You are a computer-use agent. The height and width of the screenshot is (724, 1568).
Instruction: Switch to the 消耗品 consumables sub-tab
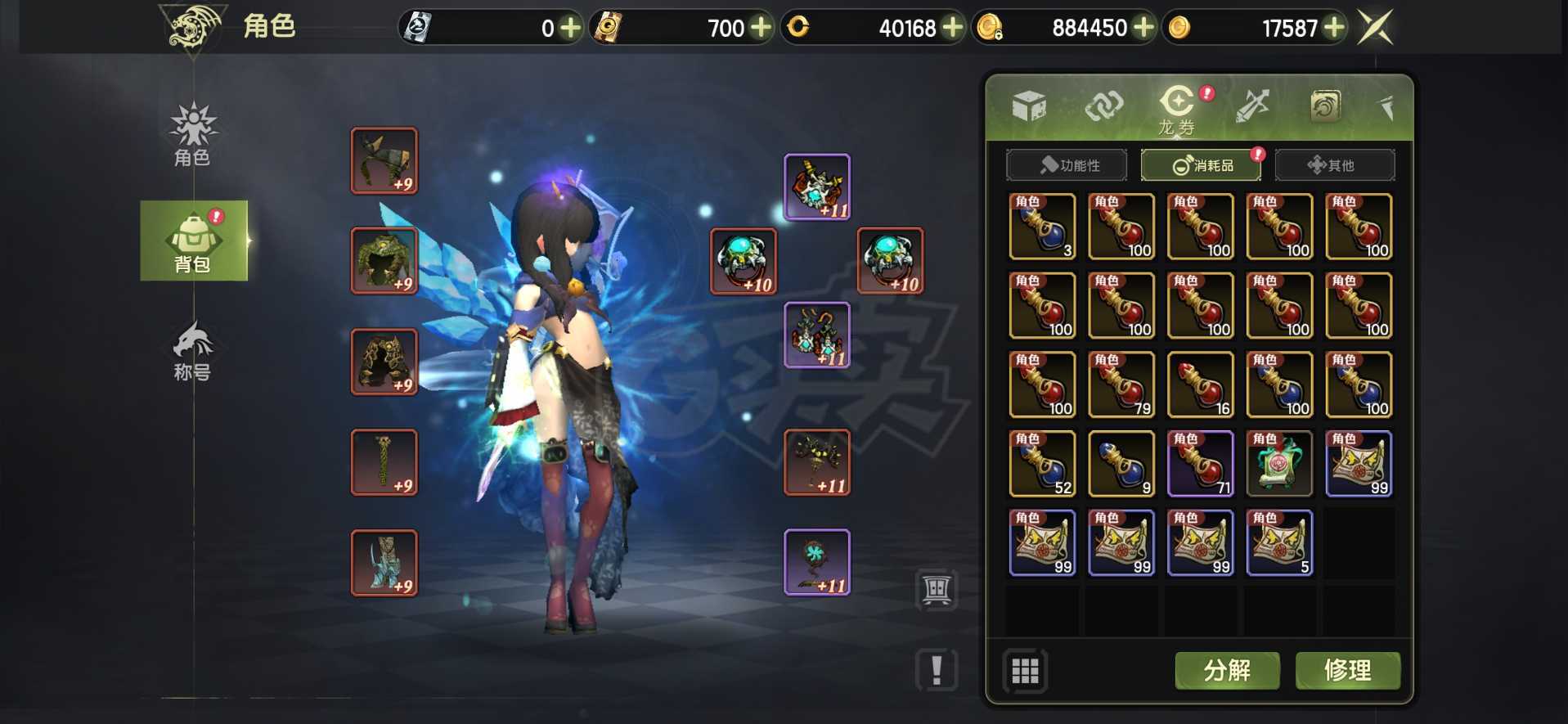[x=1201, y=165]
